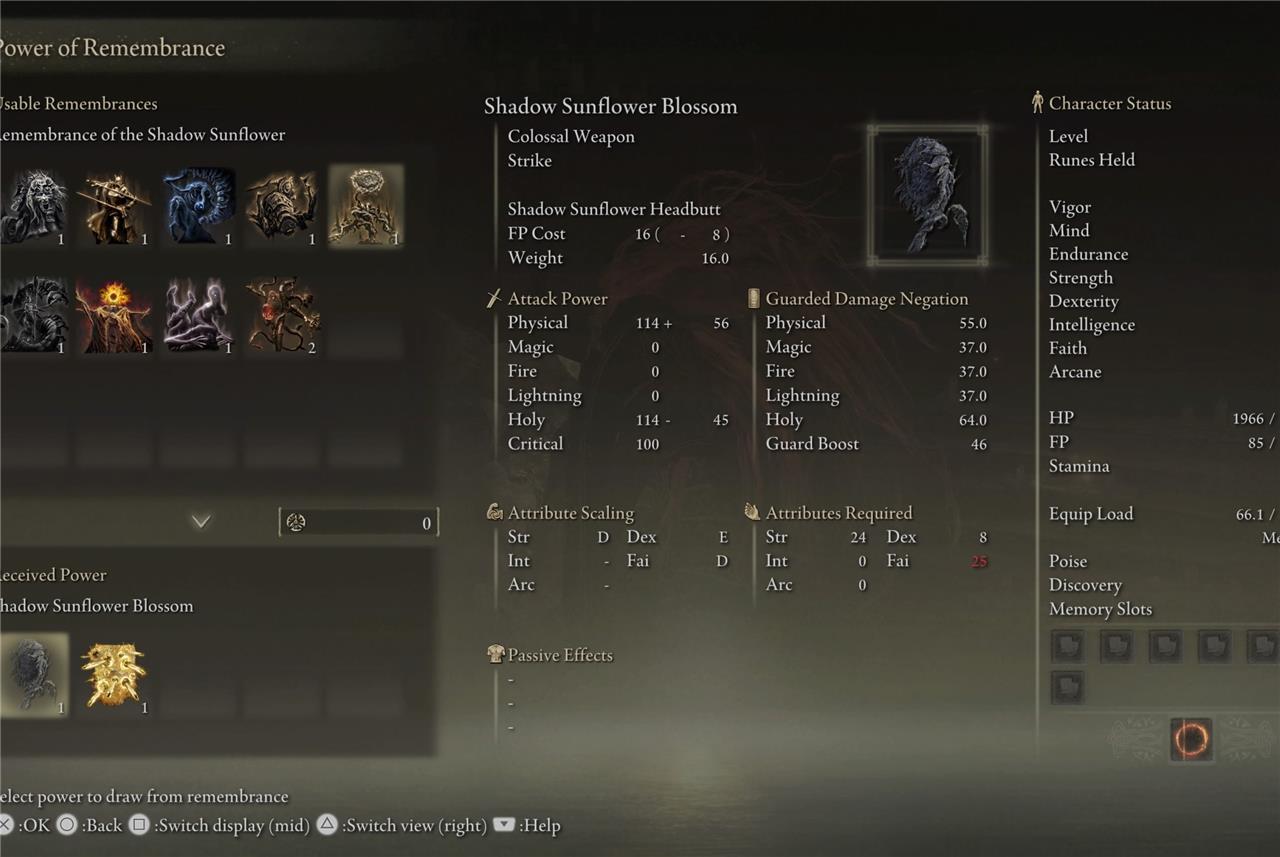Select the Shadow Sunflower remembrance icon
Screen dimensions: 1280x857
[x=366, y=206]
